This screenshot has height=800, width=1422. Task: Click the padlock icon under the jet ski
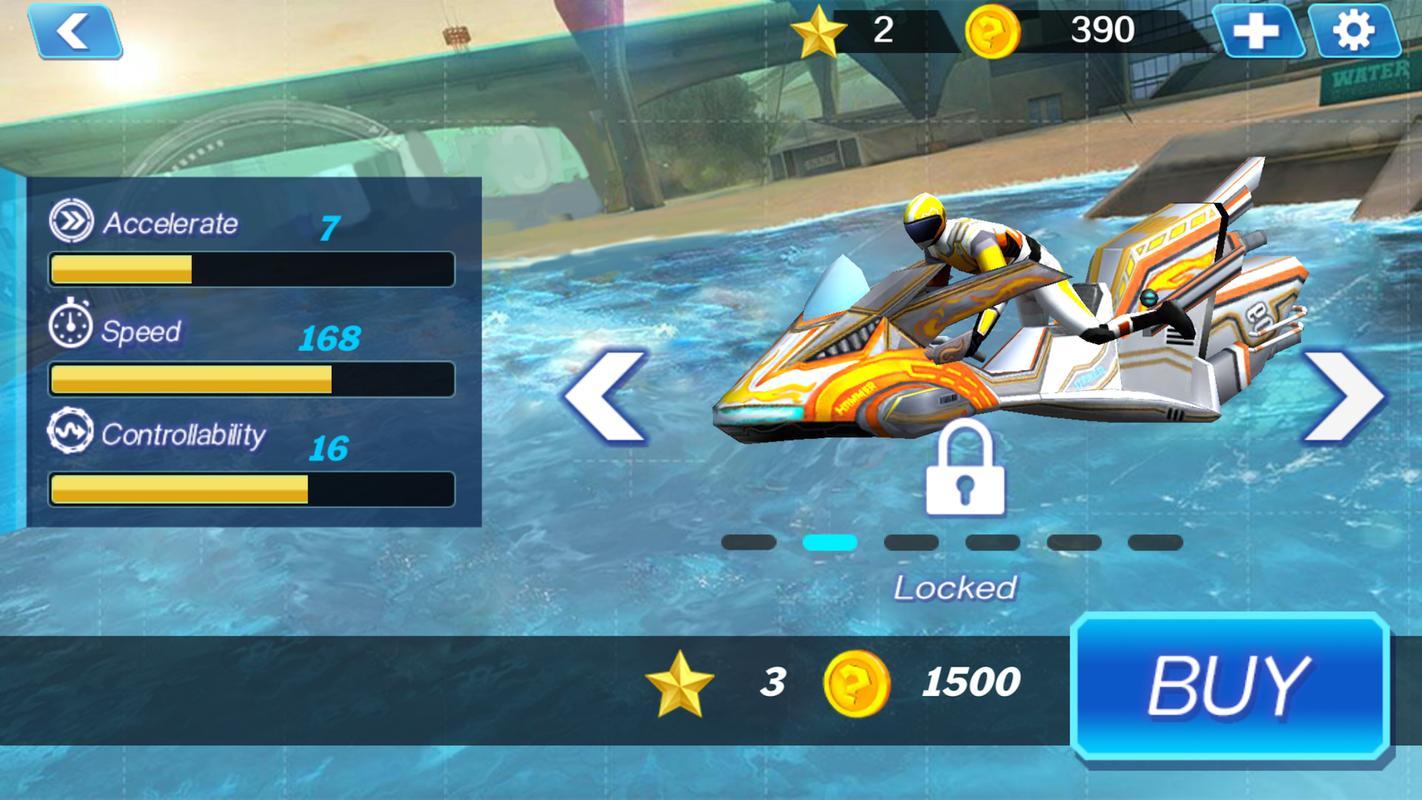click(x=964, y=468)
